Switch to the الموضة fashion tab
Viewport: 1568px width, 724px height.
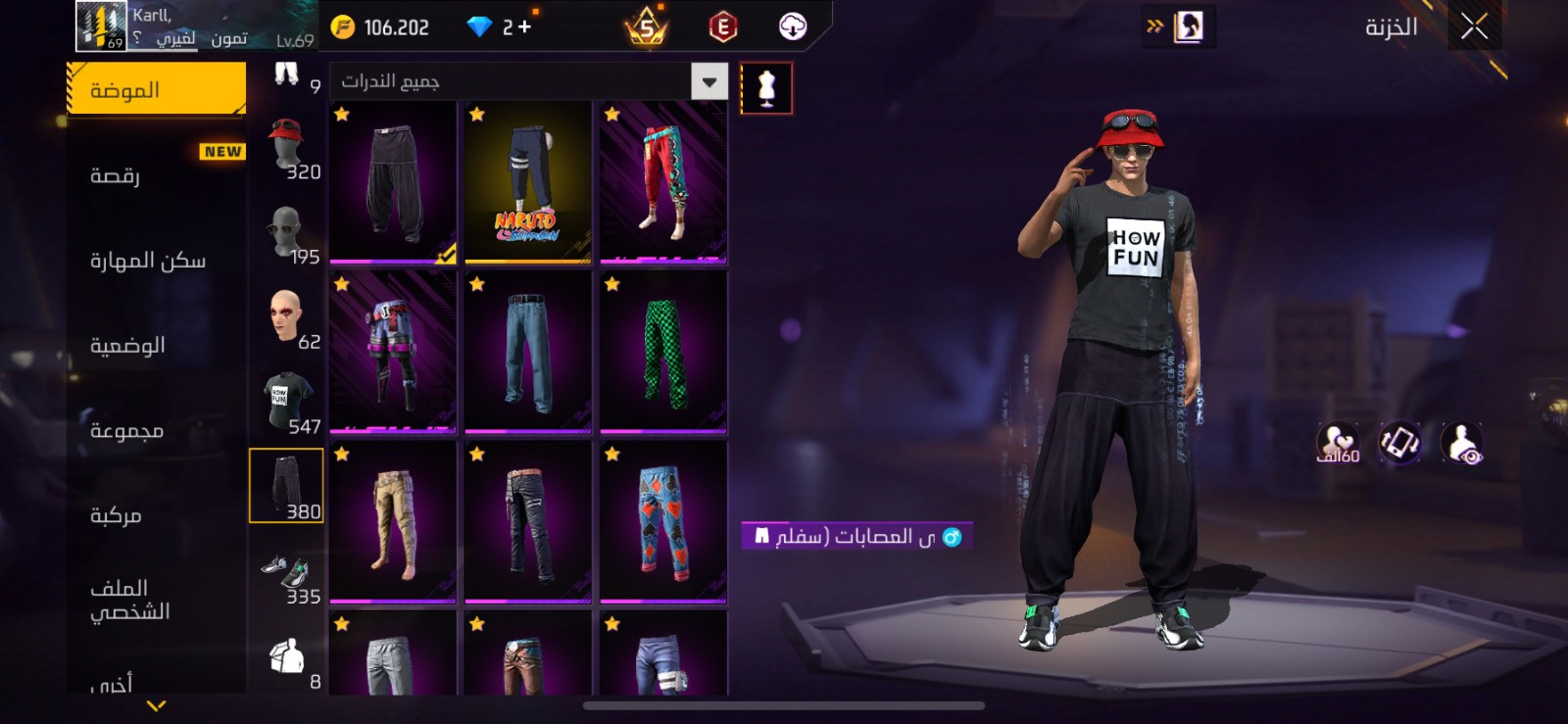click(x=156, y=90)
